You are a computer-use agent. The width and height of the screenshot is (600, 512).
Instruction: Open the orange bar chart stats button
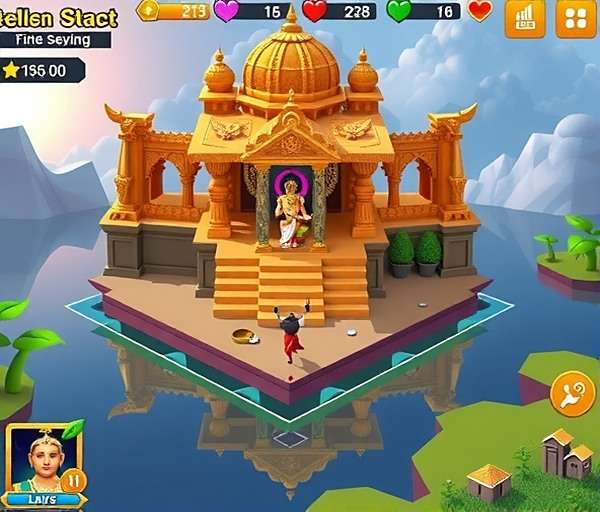tap(525, 18)
